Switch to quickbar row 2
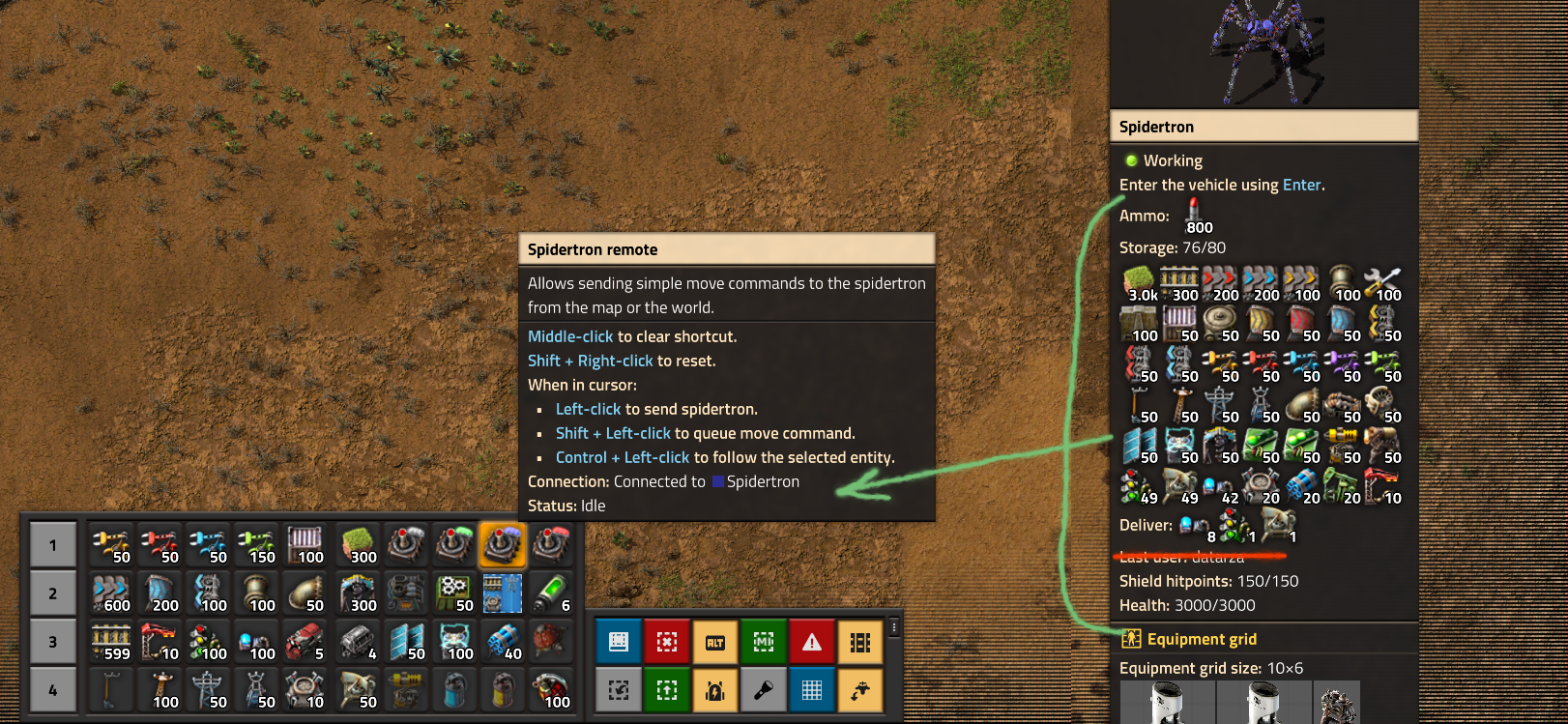Image resolution: width=1568 pixels, height=724 pixels. pos(53,593)
